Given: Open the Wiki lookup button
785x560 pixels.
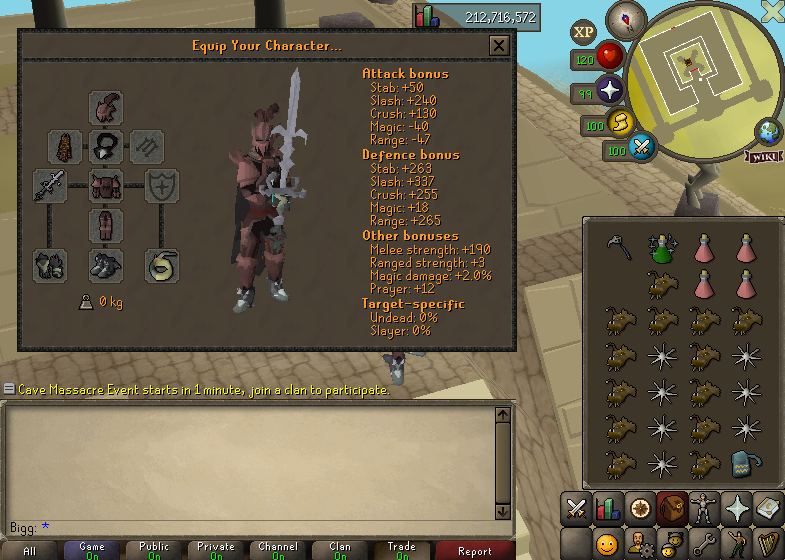Looking at the screenshot, I should pyautogui.click(x=763, y=156).
